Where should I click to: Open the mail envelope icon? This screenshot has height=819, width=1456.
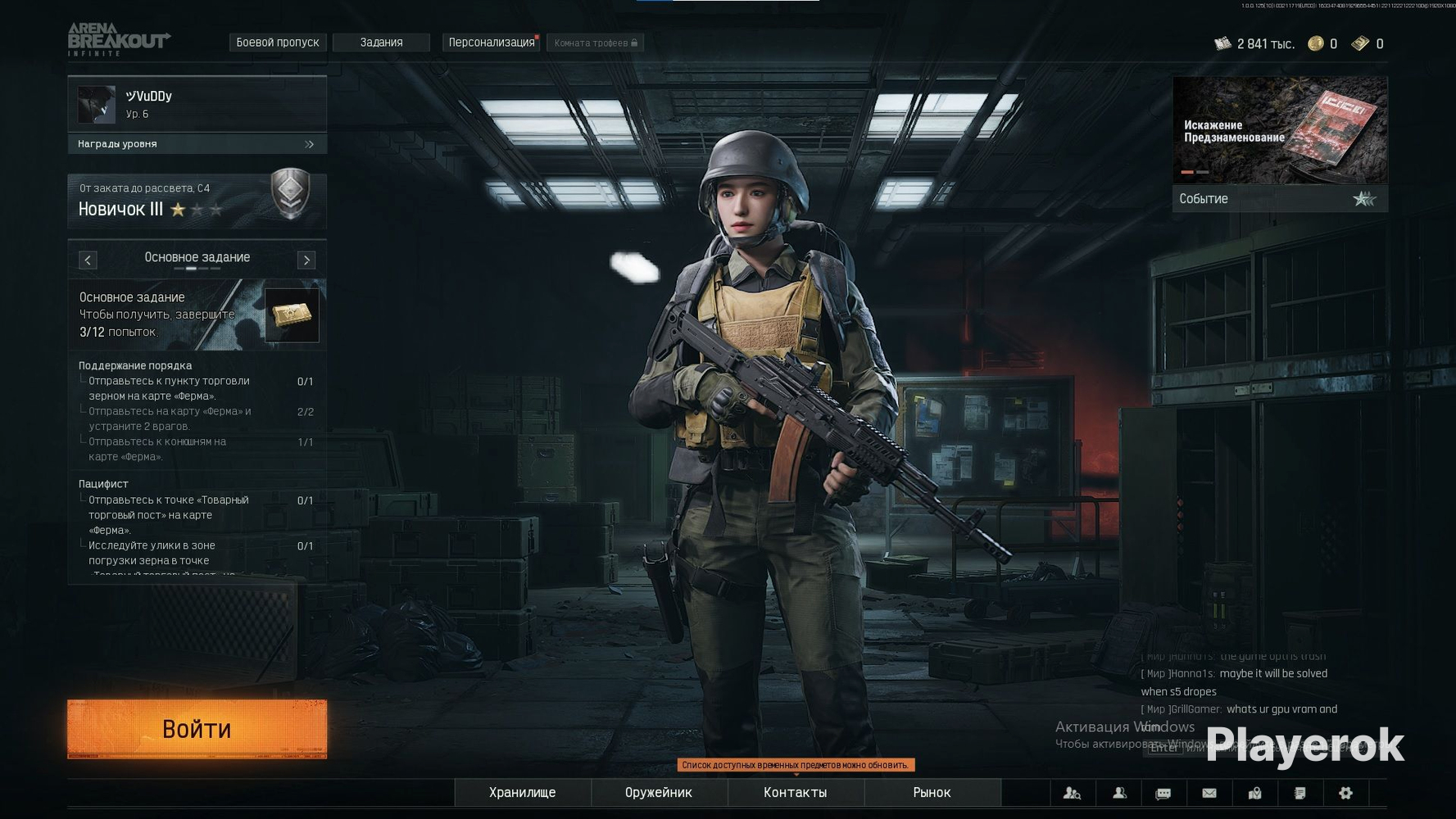click(1209, 793)
